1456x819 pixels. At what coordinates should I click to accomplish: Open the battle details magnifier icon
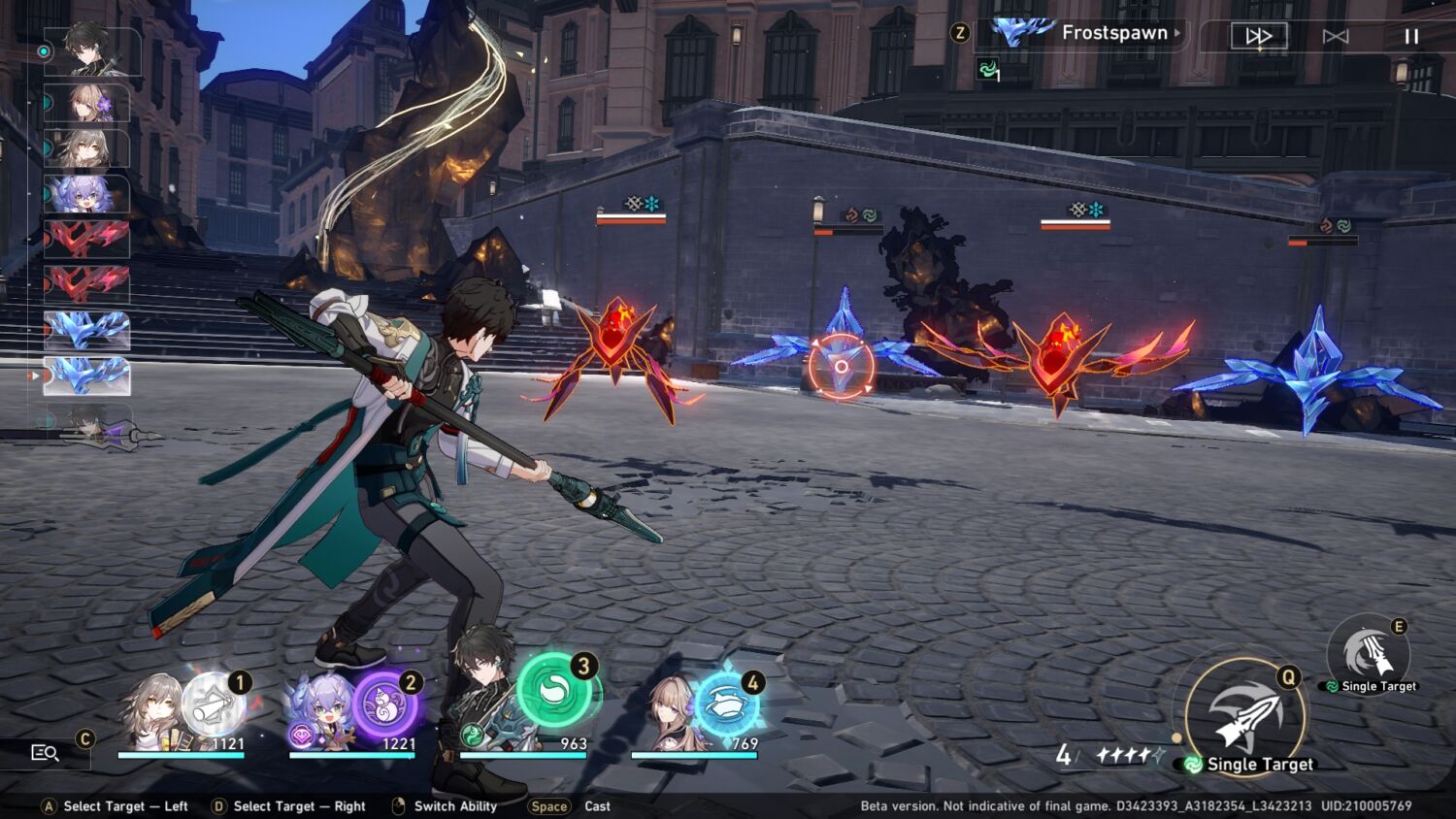[45, 752]
